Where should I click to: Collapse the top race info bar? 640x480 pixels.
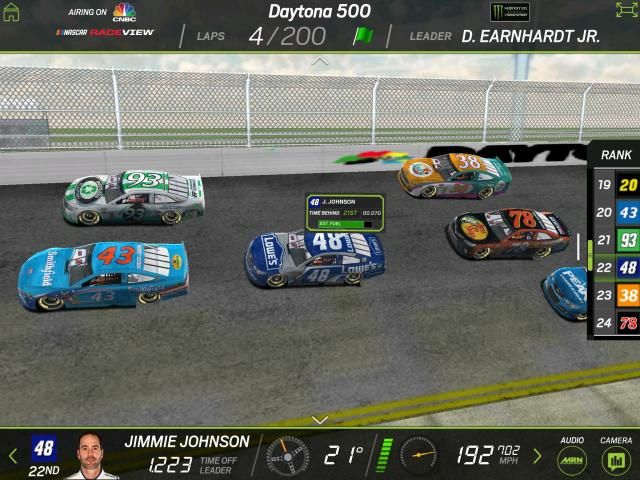320,61
